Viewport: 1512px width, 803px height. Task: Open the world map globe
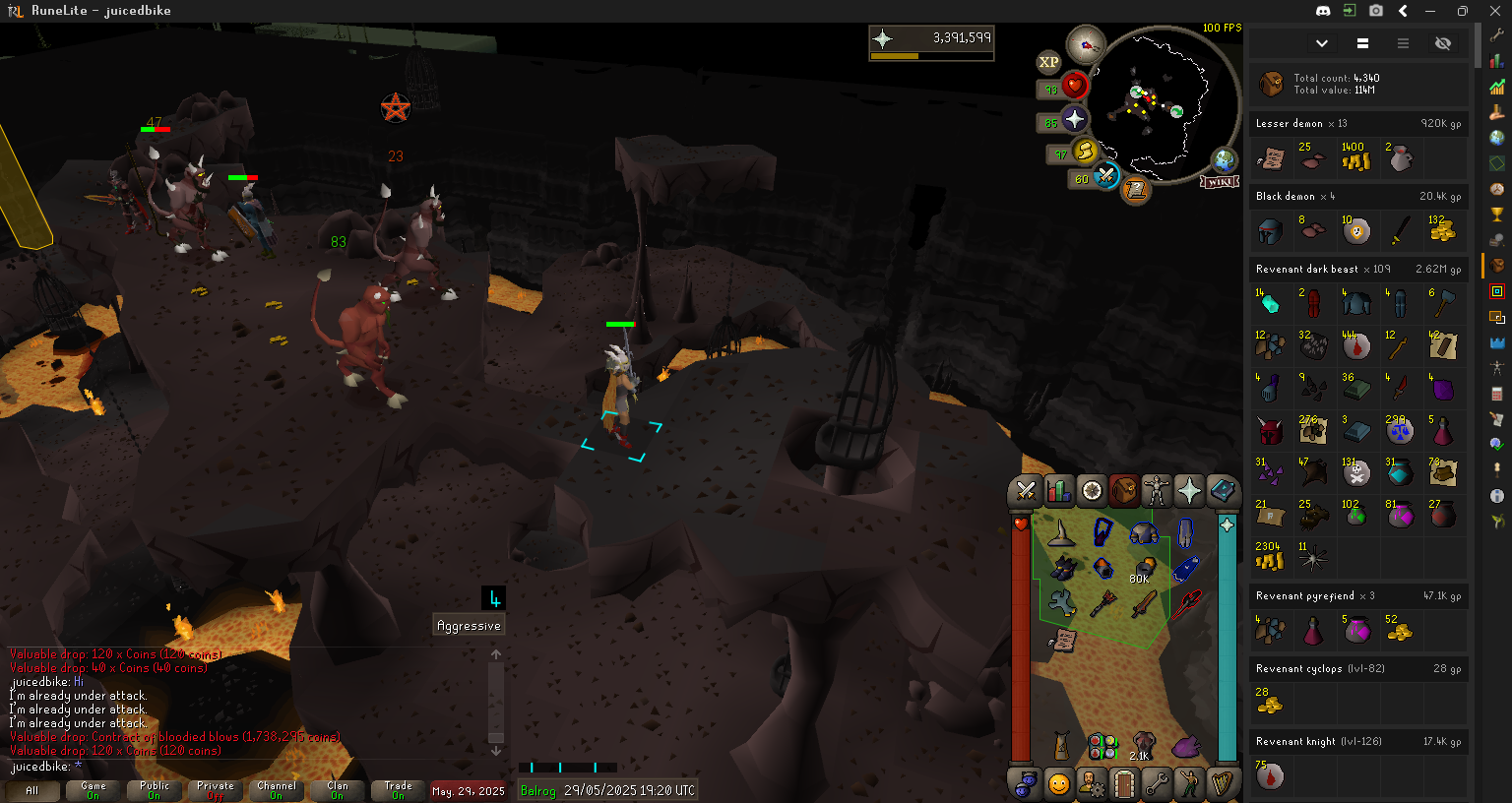click(x=1224, y=159)
